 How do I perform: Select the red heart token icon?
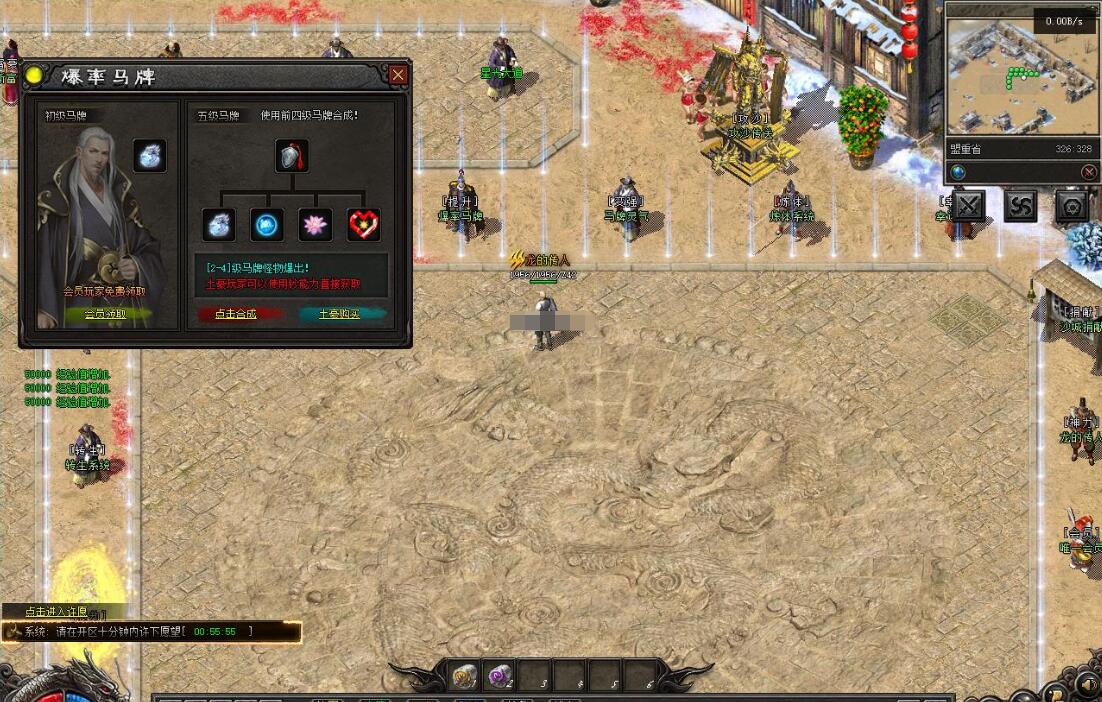[363, 225]
